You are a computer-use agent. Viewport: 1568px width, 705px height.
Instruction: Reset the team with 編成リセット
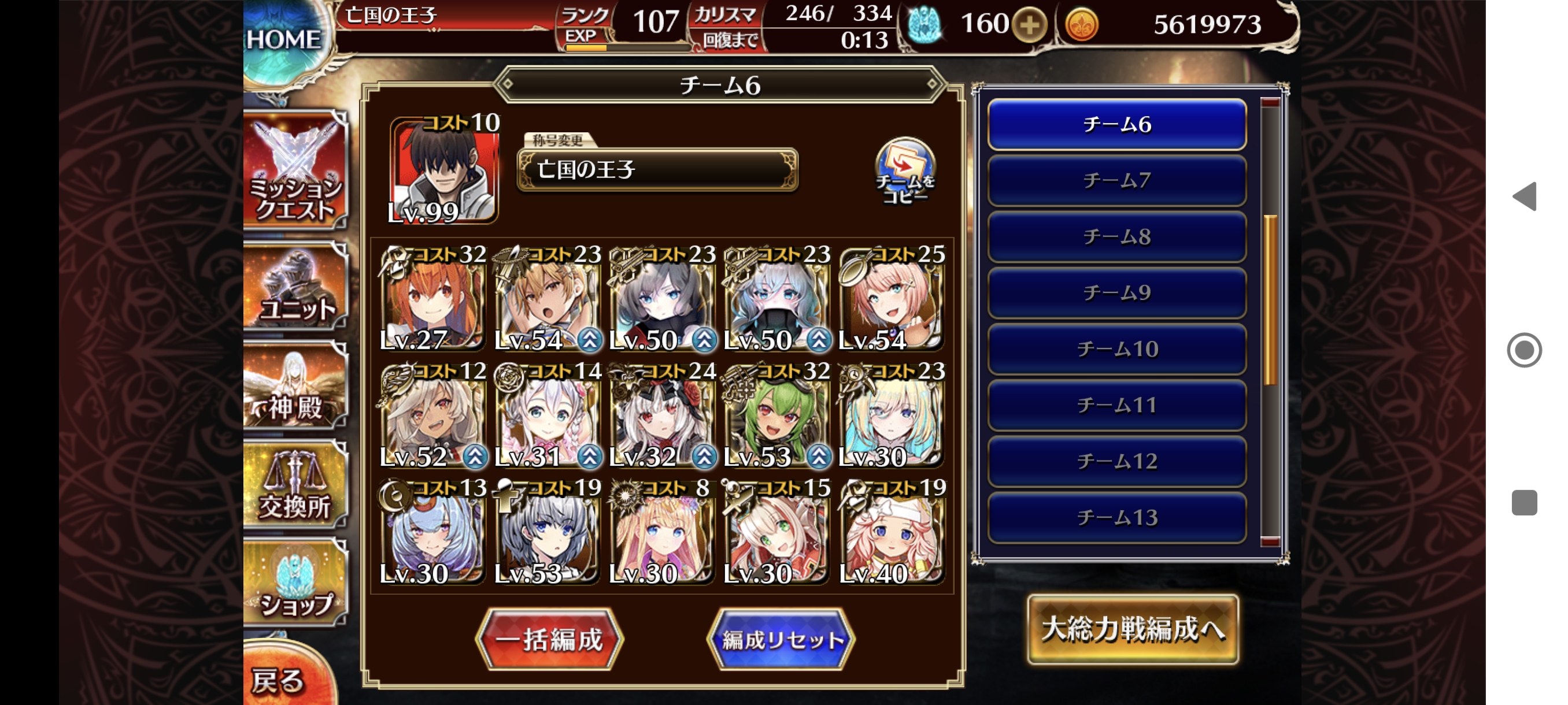pos(782,639)
